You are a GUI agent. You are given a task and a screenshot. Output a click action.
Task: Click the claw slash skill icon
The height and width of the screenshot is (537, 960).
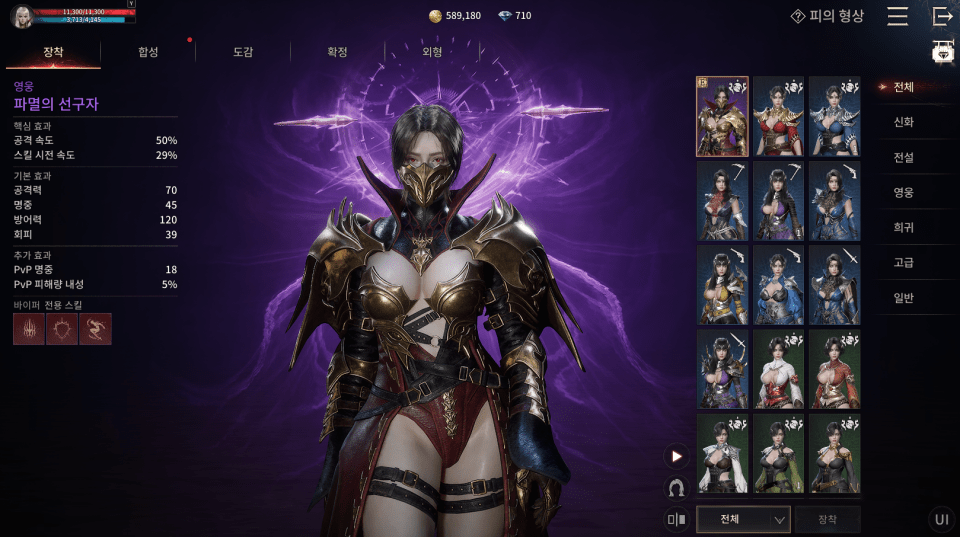28,329
